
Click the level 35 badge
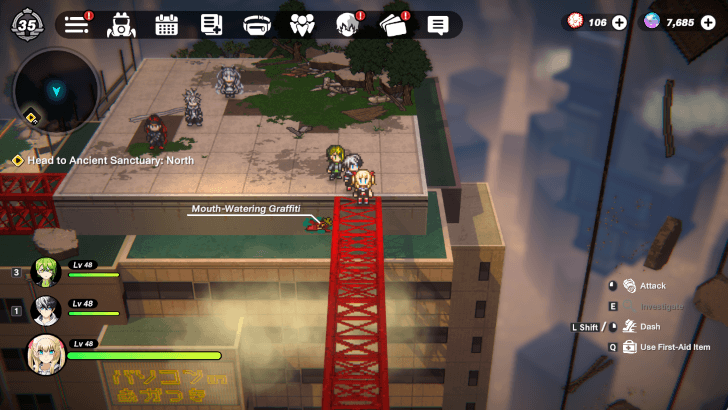(x=26, y=24)
